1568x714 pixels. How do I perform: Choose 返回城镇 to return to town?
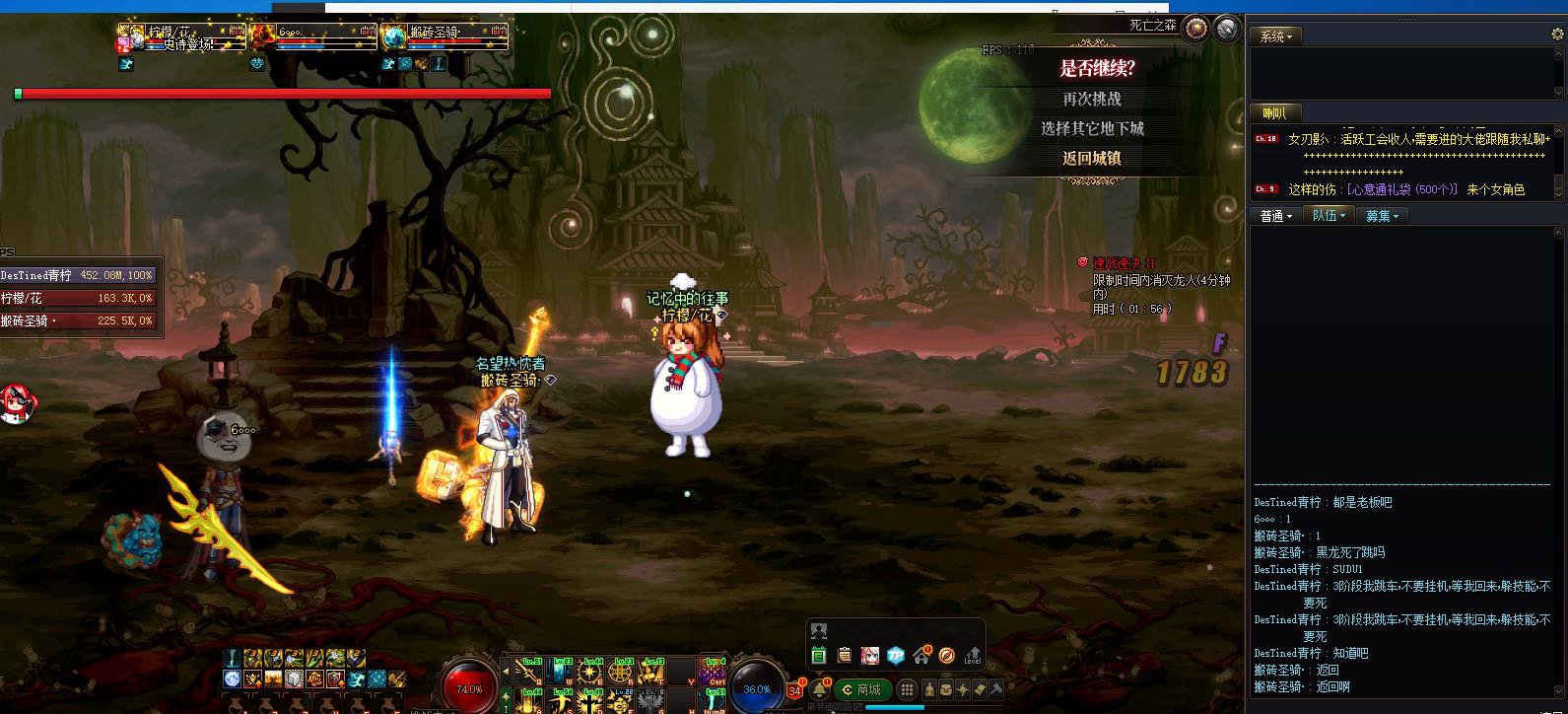pos(1091,158)
